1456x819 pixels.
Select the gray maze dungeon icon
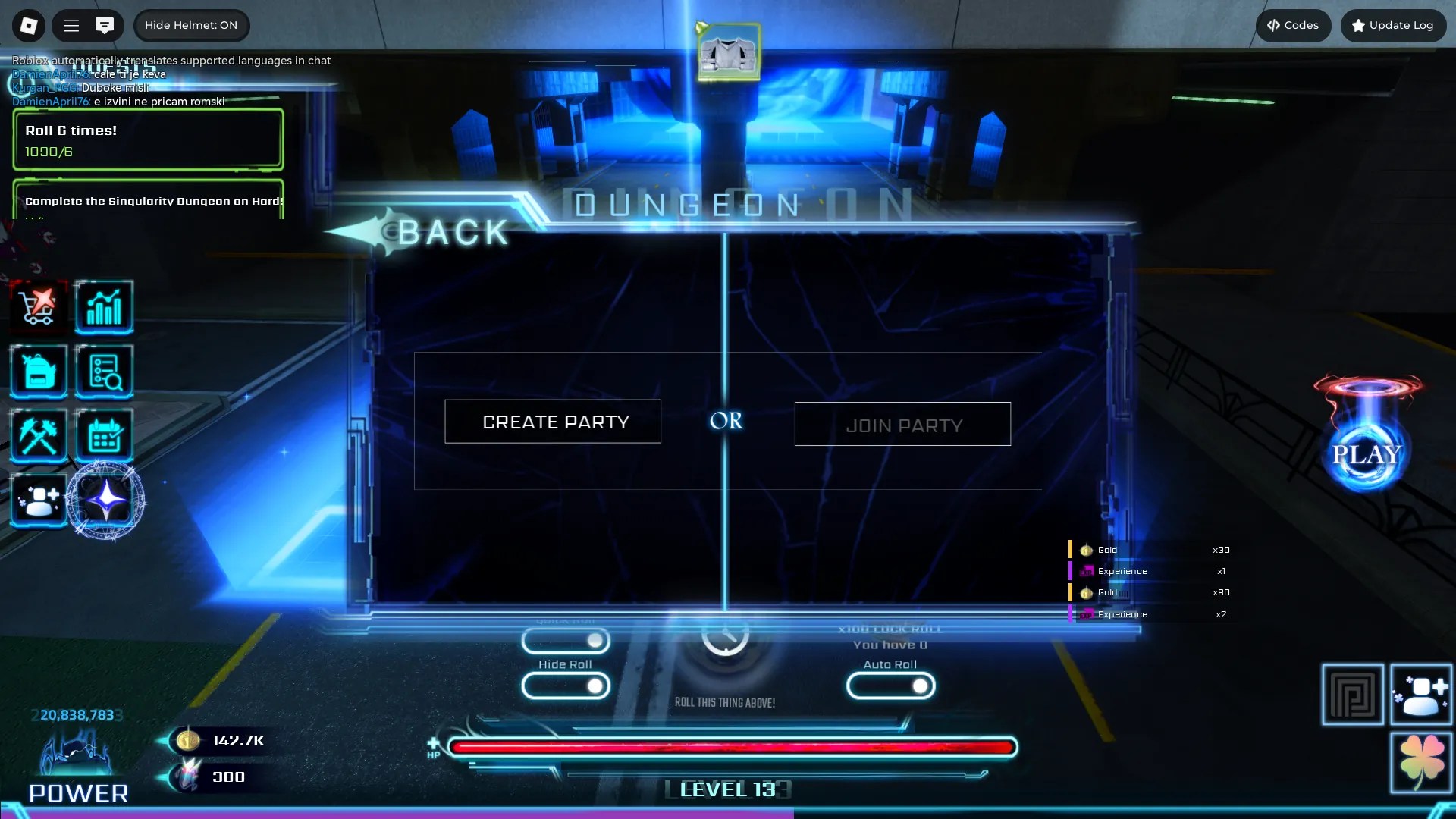pyautogui.click(x=1353, y=694)
